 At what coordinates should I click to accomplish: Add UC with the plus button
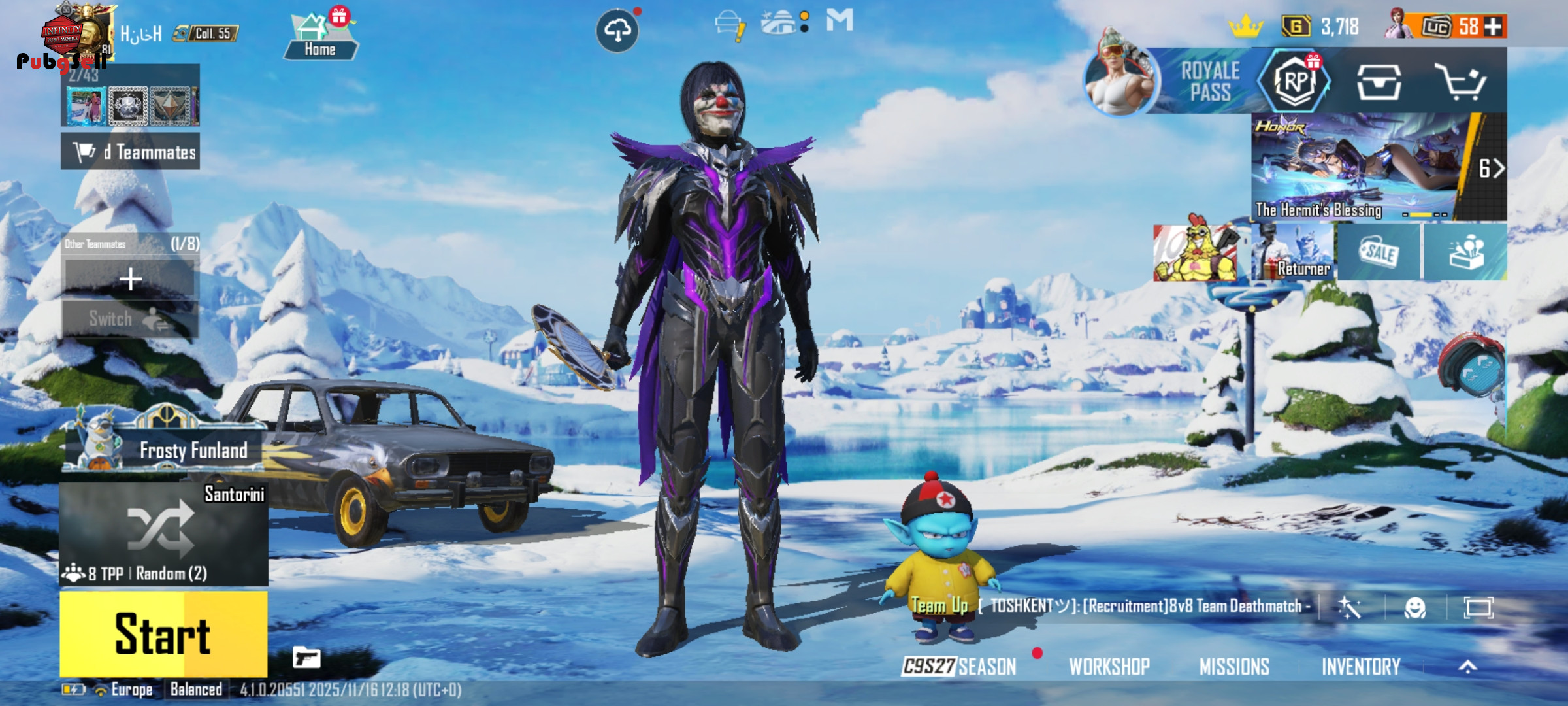click(x=1494, y=27)
